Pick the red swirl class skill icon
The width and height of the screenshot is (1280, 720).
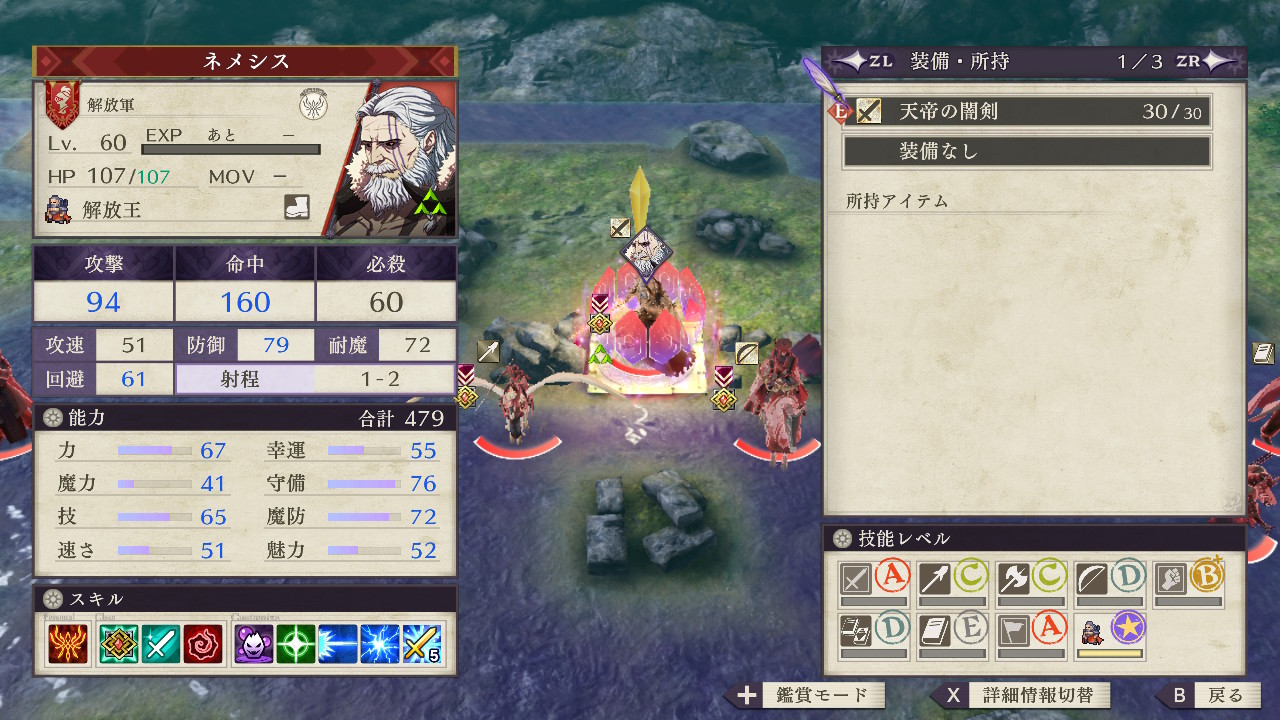click(201, 645)
